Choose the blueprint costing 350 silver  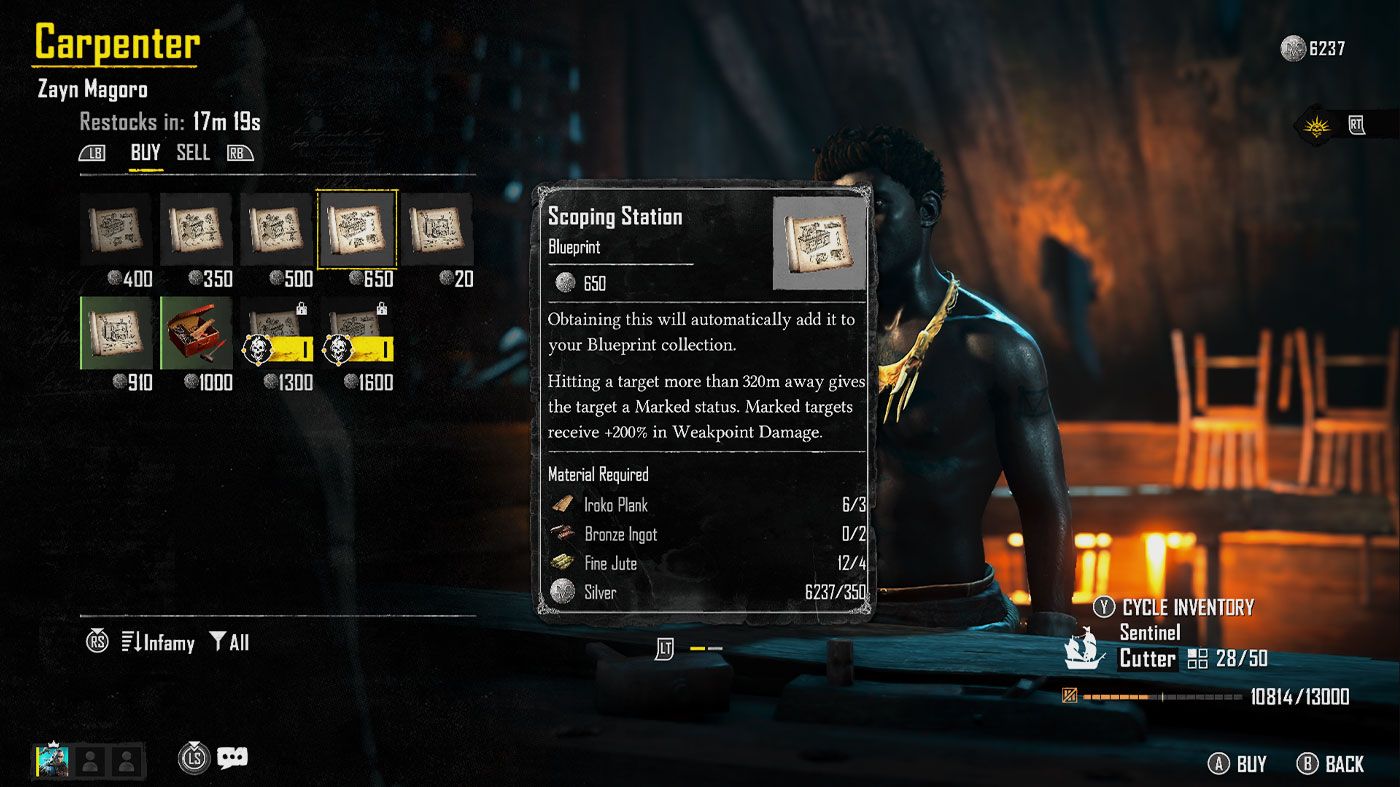[x=196, y=230]
